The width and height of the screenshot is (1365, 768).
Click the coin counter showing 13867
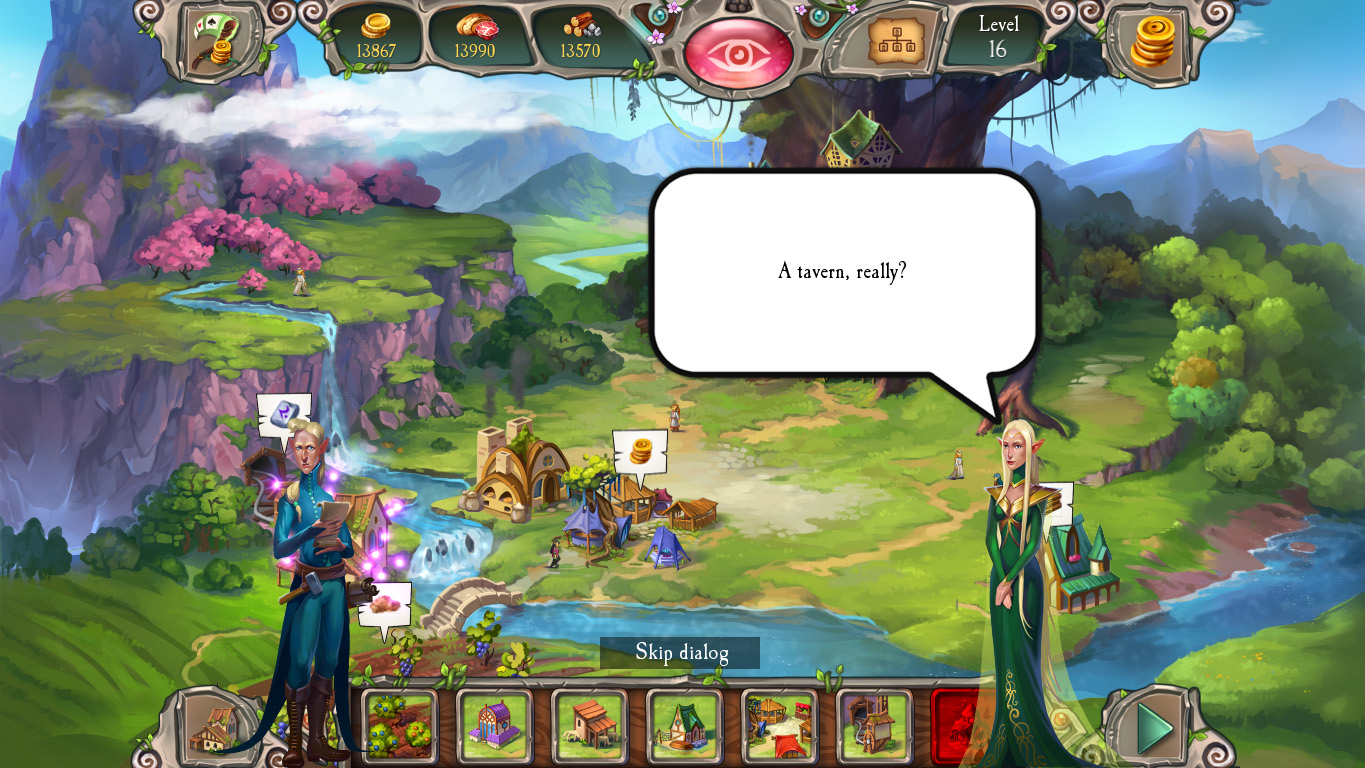[x=379, y=43]
